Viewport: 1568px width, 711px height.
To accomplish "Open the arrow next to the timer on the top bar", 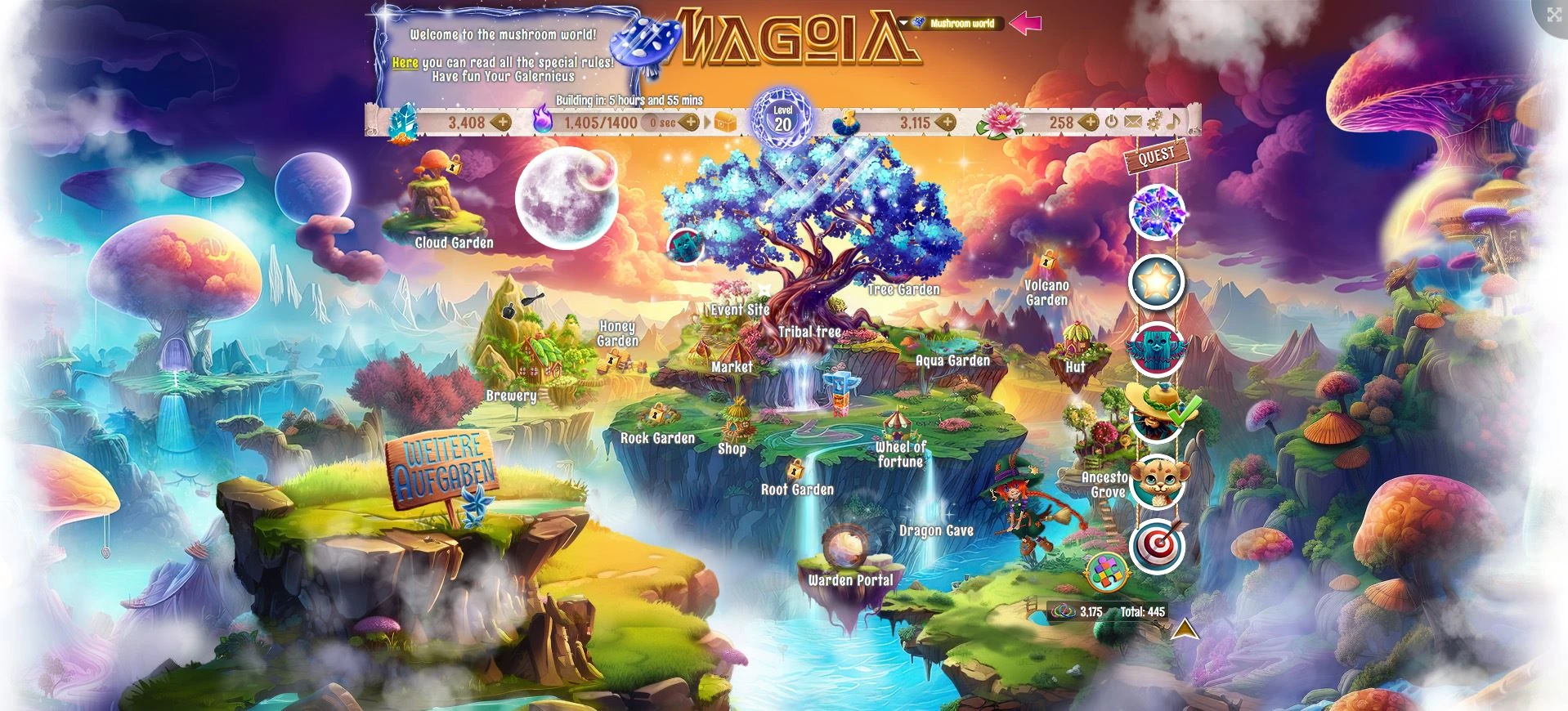I will [706, 122].
